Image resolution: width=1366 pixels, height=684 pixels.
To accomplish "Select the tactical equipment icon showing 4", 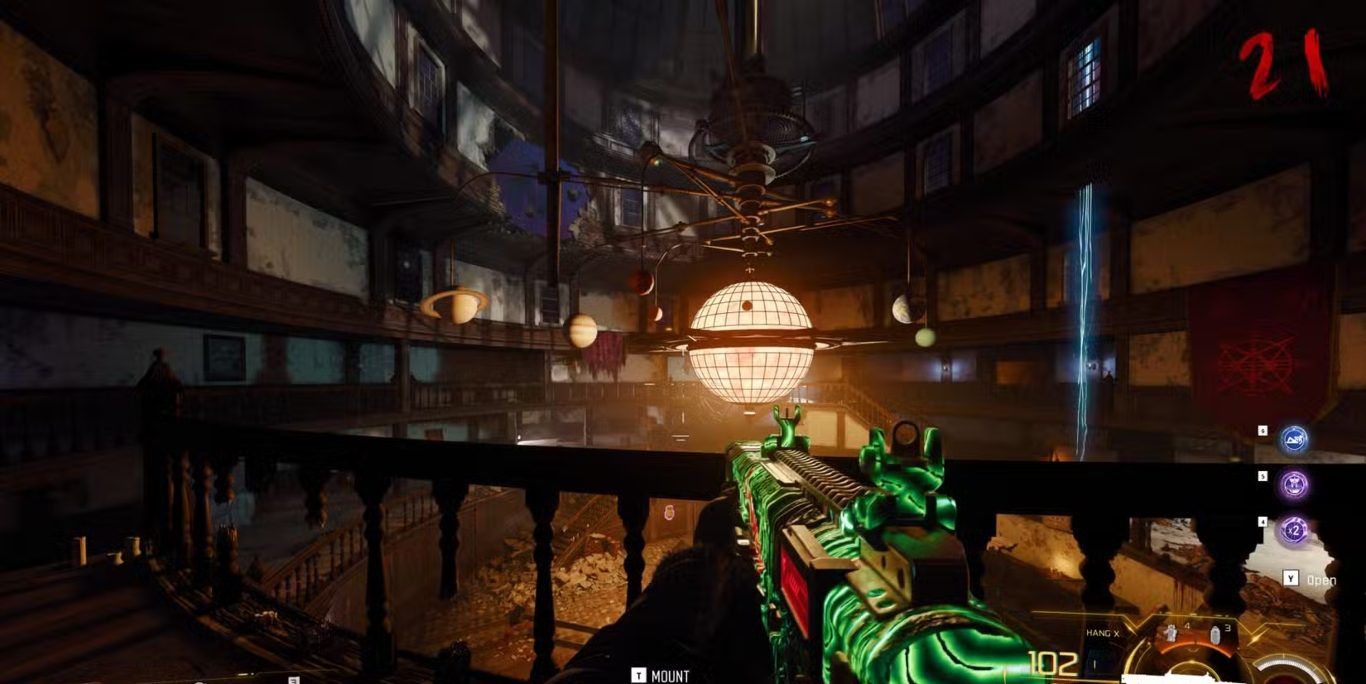I will [1169, 634].
